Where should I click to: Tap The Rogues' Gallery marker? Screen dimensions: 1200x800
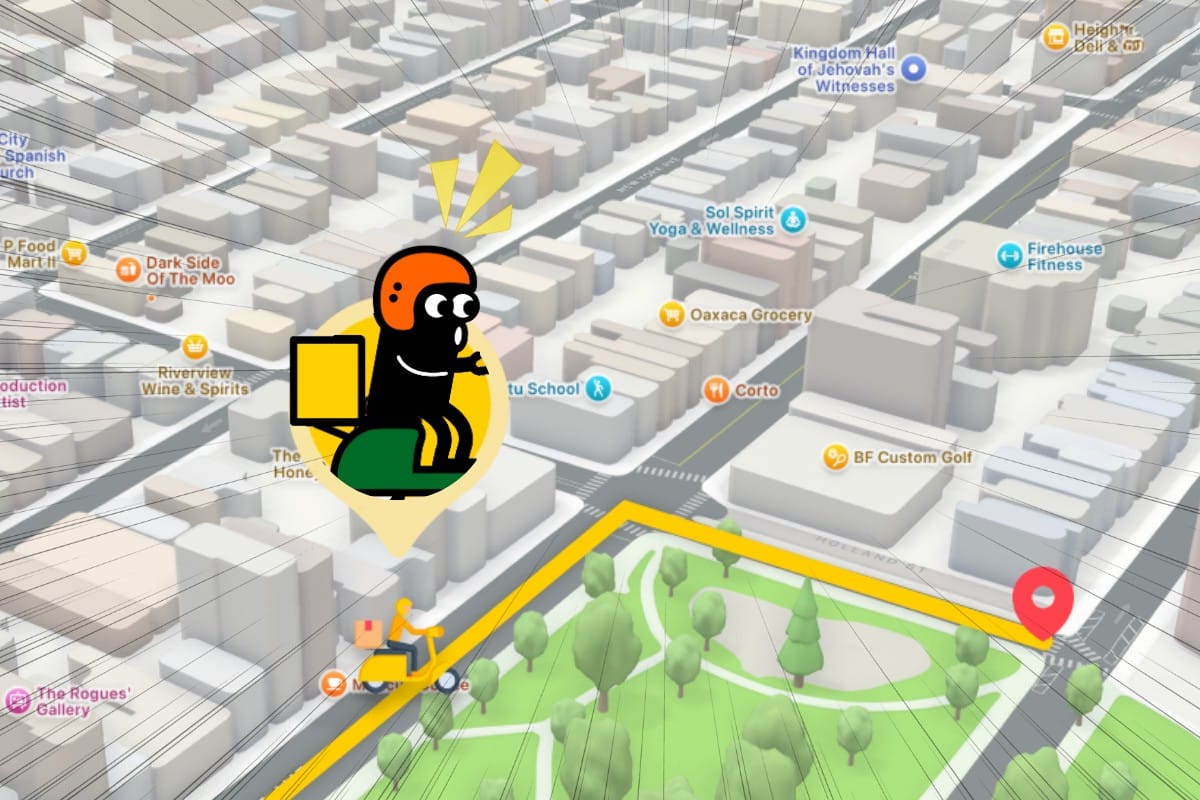click(17, 700)
